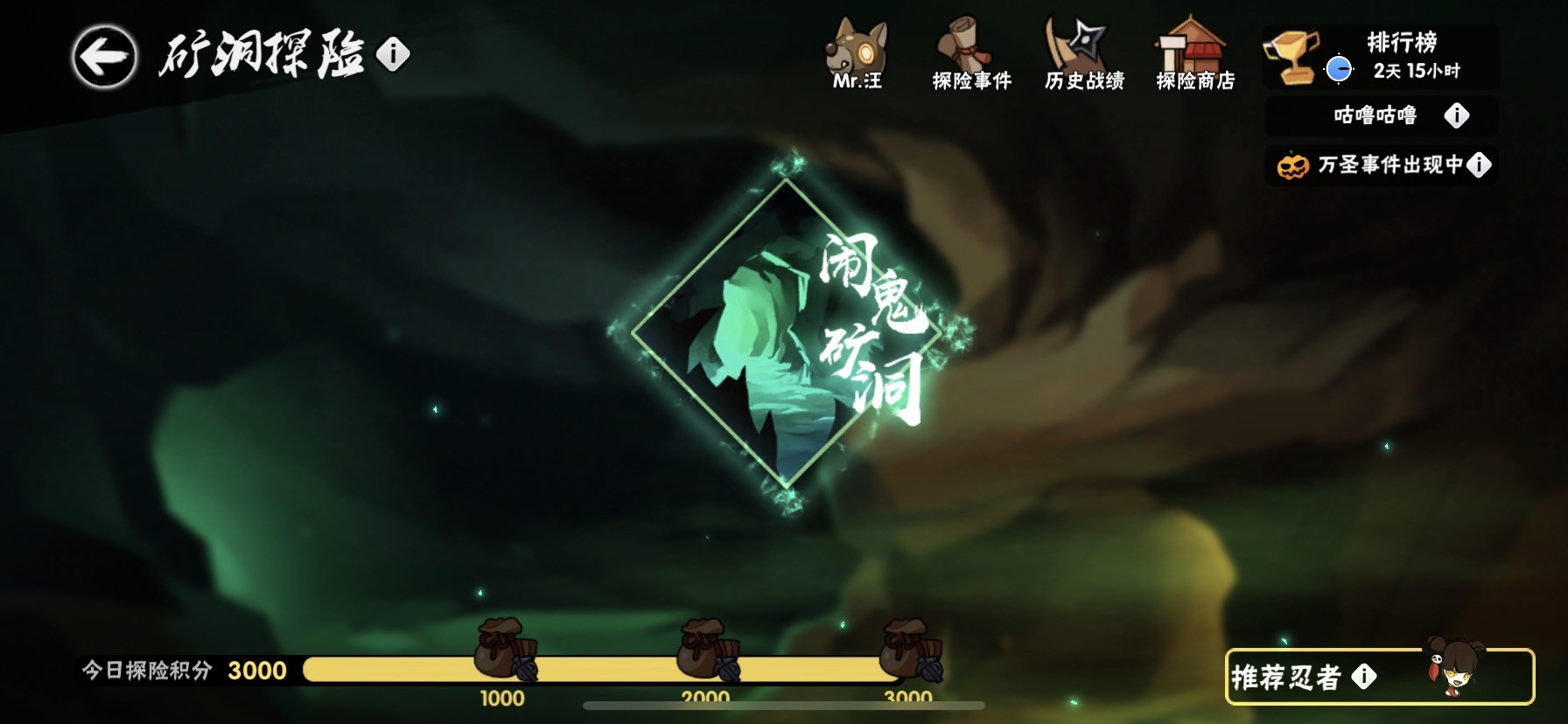
Task: Claim the 1000 points reward bag
Action: (x=505, y=651)
